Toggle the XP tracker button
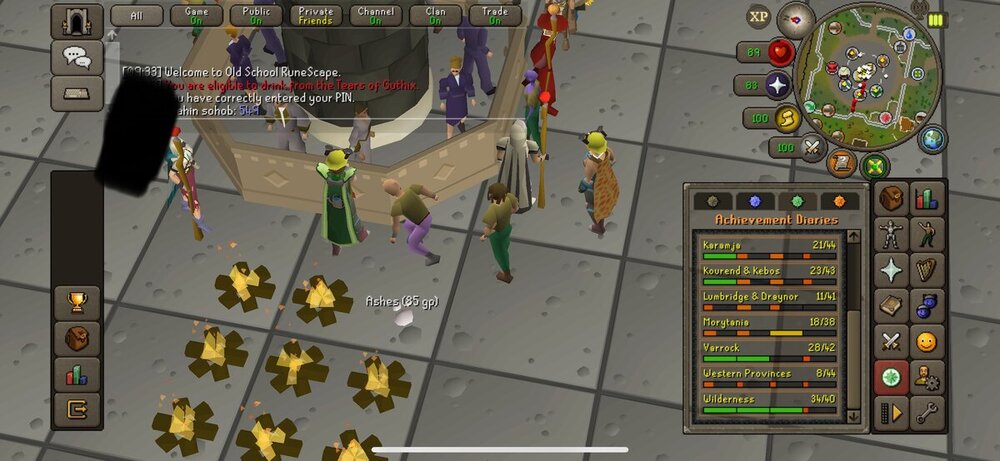The image size is (1000, 461). coord(760,17)
